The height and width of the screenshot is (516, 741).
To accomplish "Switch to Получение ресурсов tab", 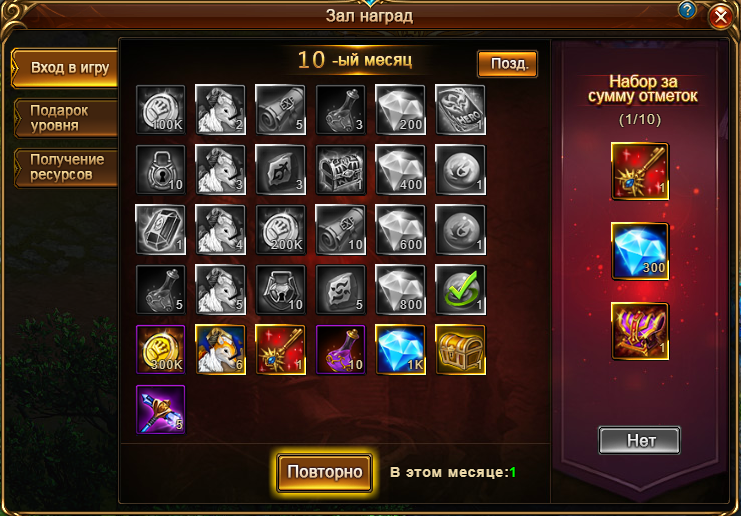I will click(62, 166).
